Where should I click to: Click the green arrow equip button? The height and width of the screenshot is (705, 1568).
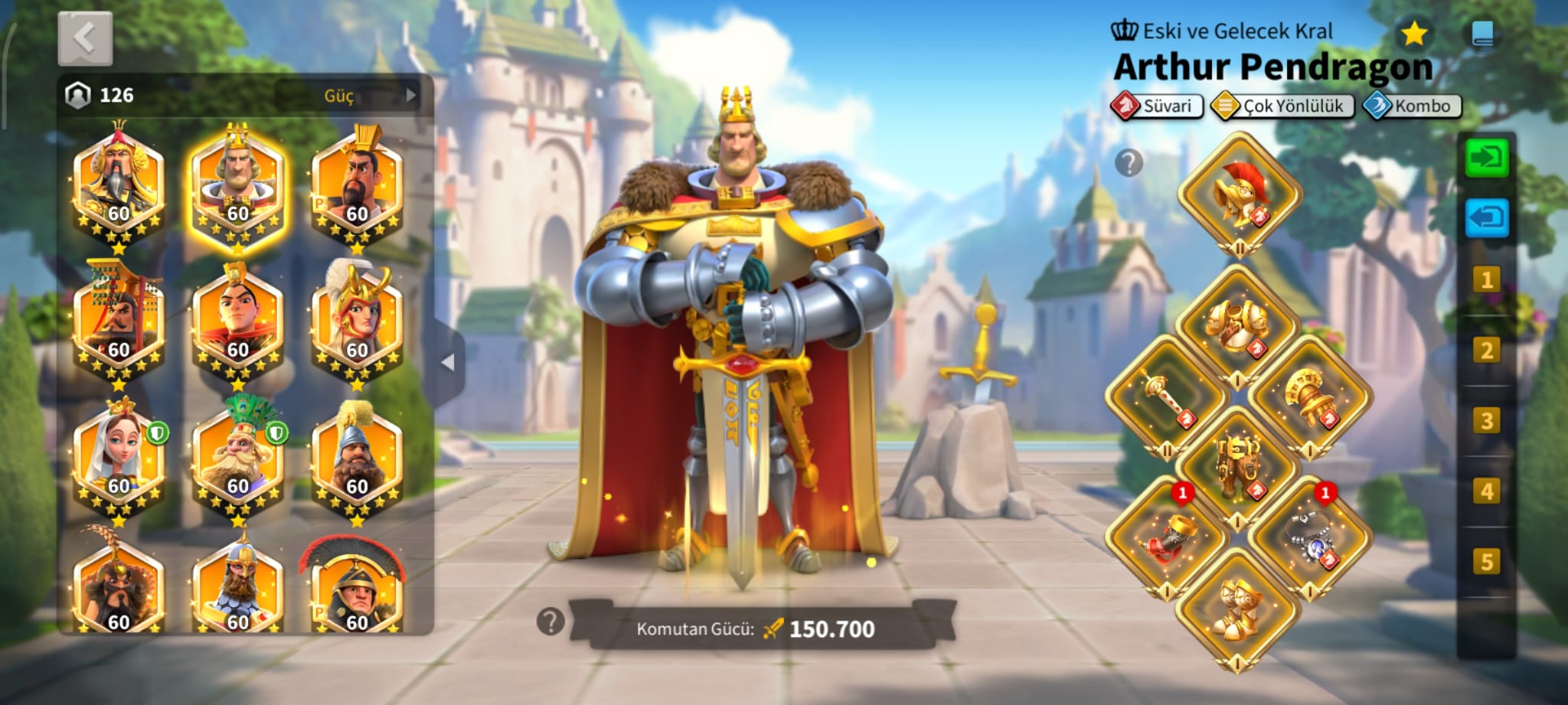point(1486,158)
